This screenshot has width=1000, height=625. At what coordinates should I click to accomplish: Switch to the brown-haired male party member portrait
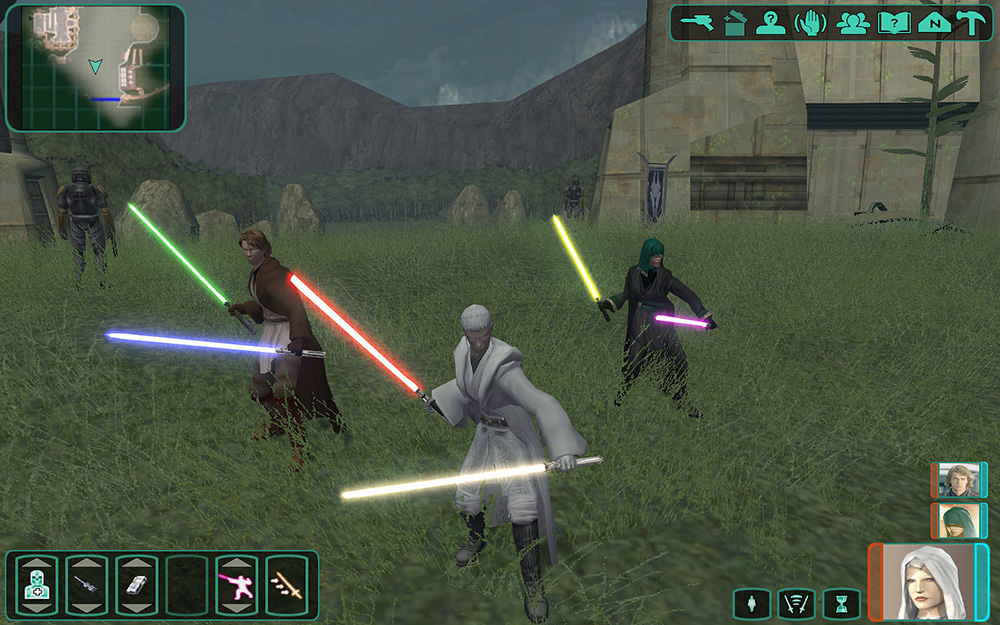coord(958,480)
